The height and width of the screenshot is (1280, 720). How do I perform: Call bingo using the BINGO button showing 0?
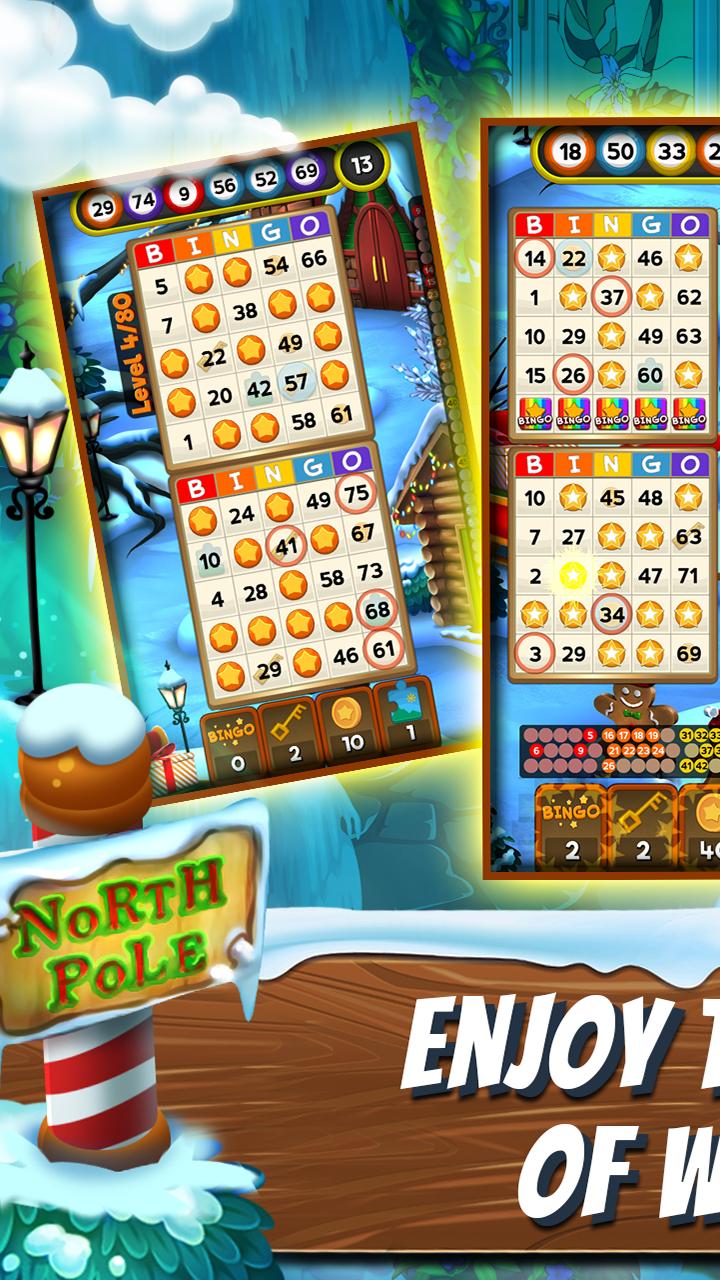pyautogui.click(x=232, y=742)
